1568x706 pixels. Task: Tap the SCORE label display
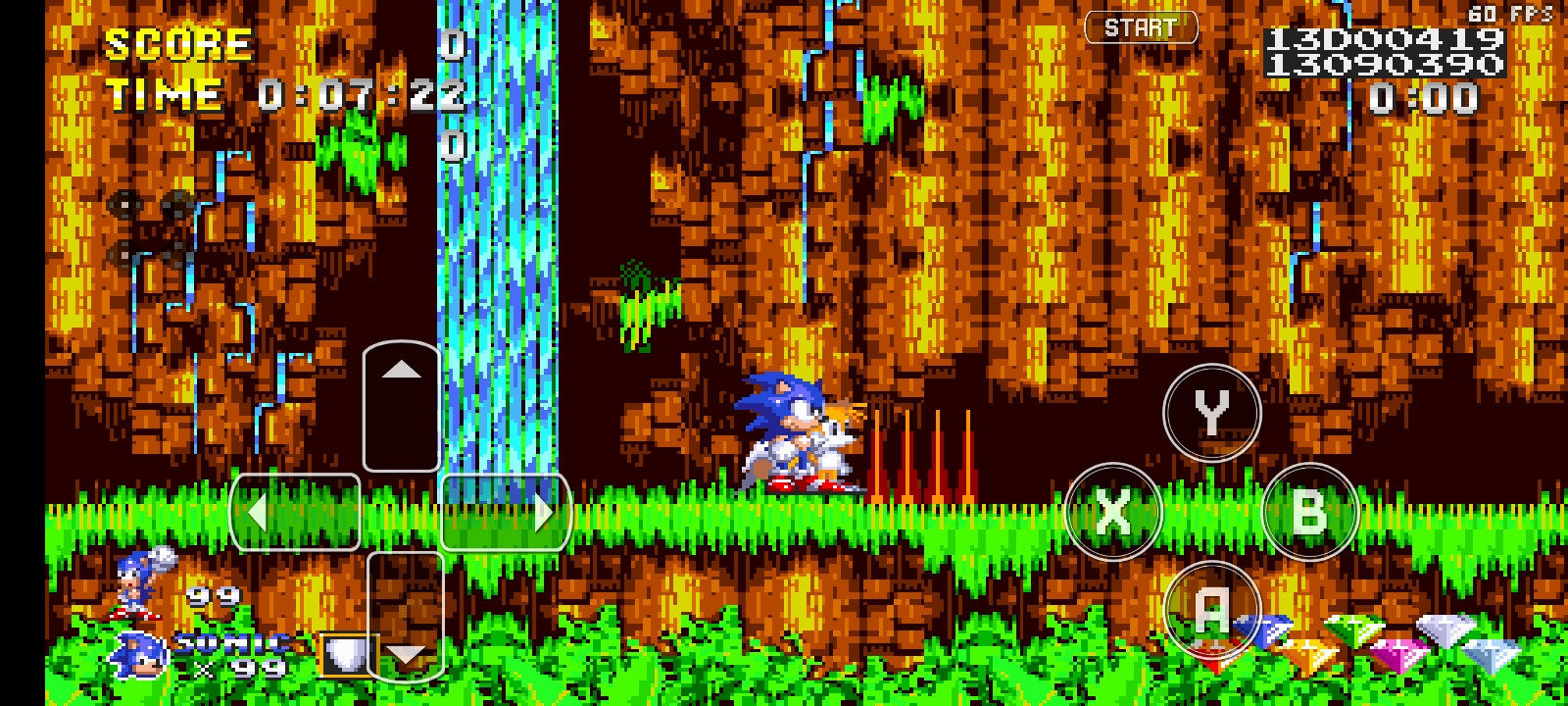[x=174, y=43]
